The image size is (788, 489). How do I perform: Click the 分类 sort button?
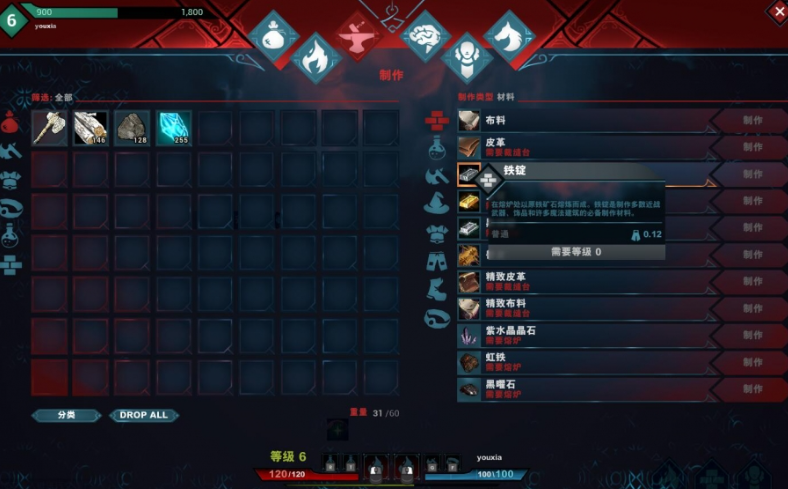pyautogui.click(x=66, y=415)
